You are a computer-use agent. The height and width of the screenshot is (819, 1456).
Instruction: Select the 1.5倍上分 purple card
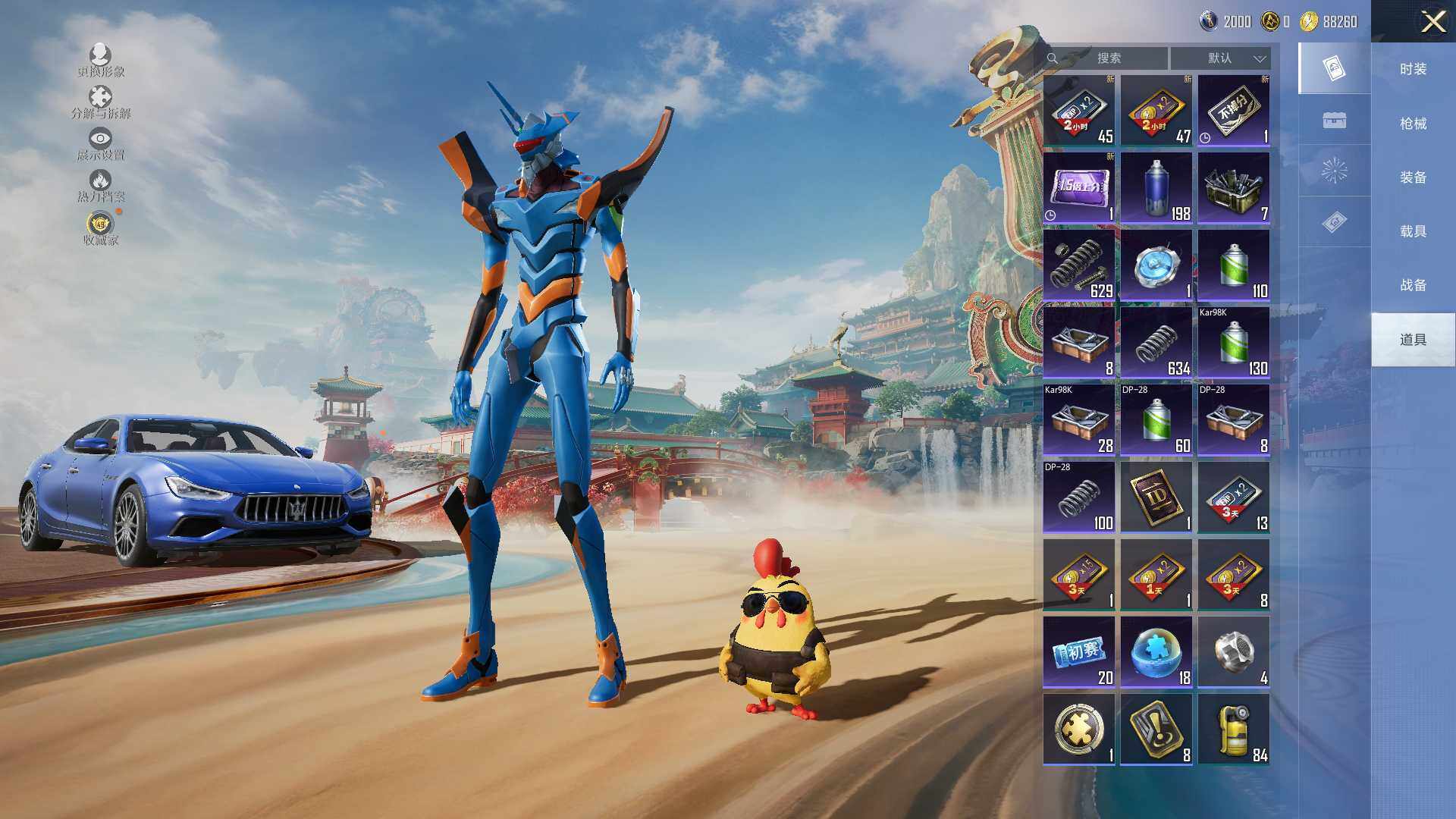(x=1078, y=188)
